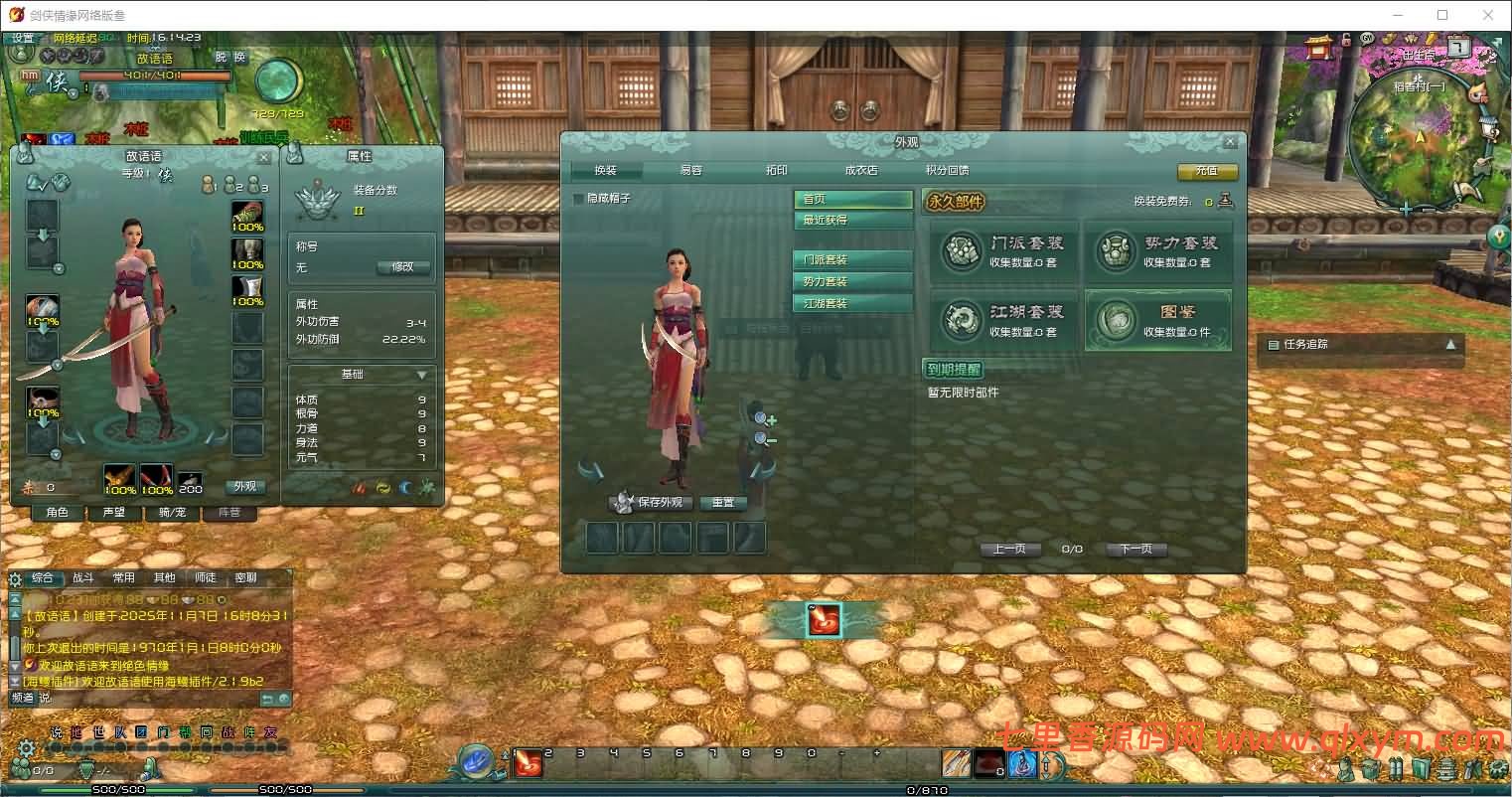Click the 修改 title button
Viewport: 1512px width, 797px height.
coord(402,267)
